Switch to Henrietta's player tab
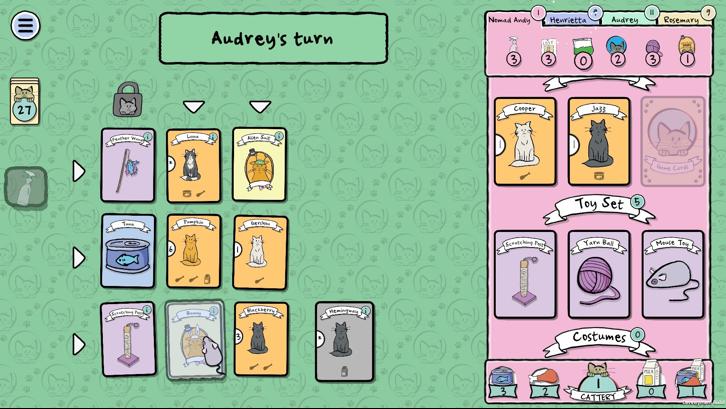This screenshot has width=726, height=409. [x=569, y=19]
